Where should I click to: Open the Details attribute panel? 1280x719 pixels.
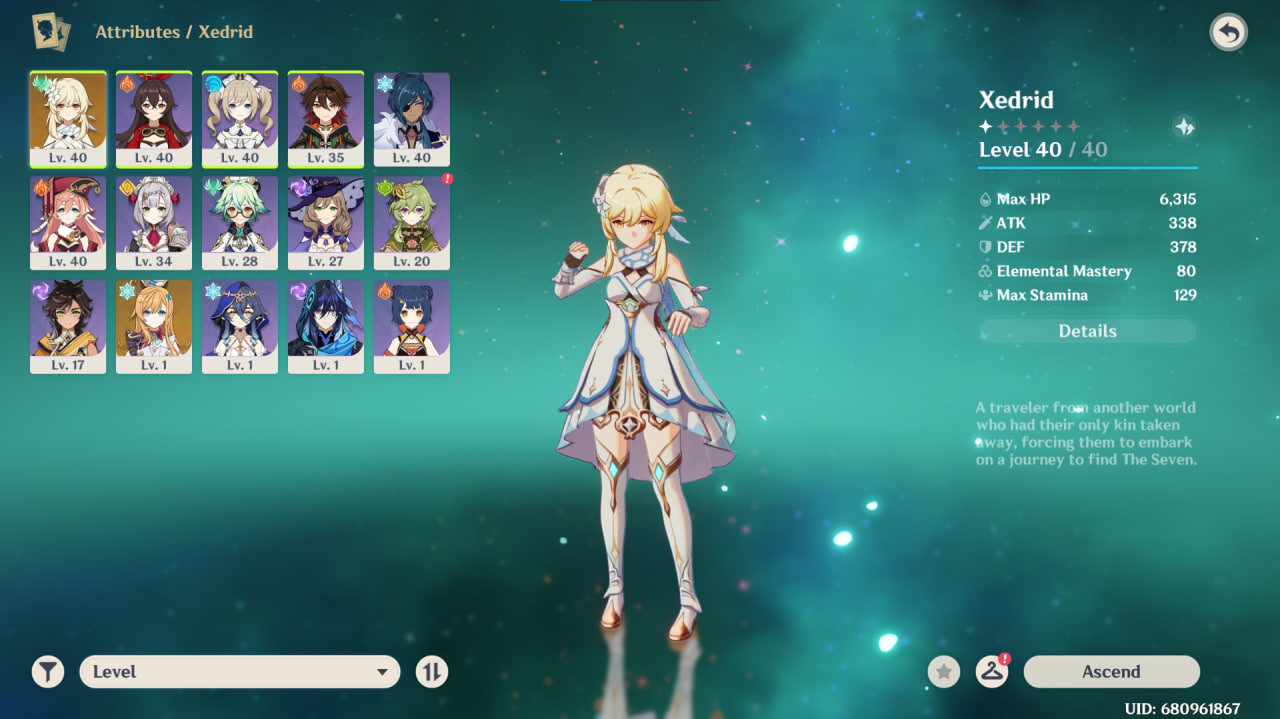pyautogui.click(x=1087, y=331)
